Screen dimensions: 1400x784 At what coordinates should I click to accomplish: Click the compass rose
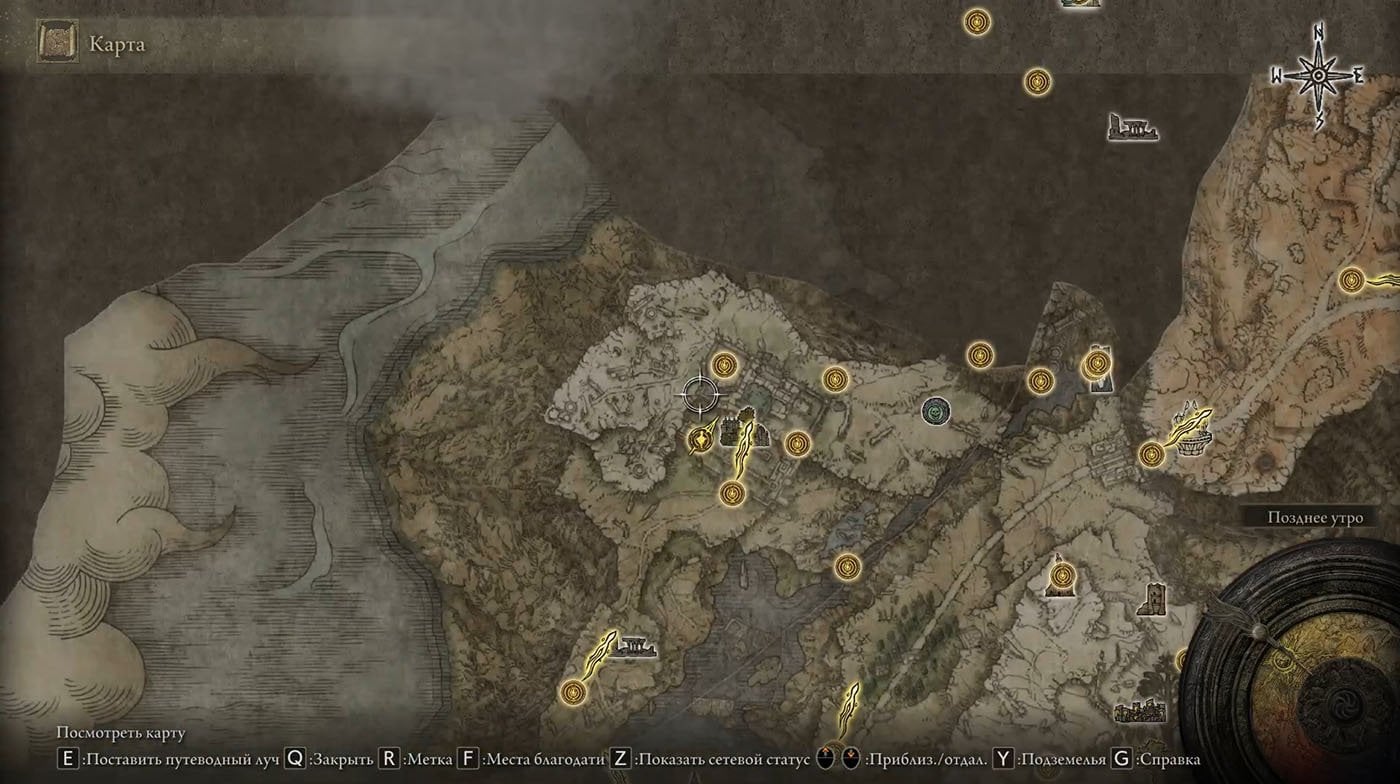[1319, 75]
